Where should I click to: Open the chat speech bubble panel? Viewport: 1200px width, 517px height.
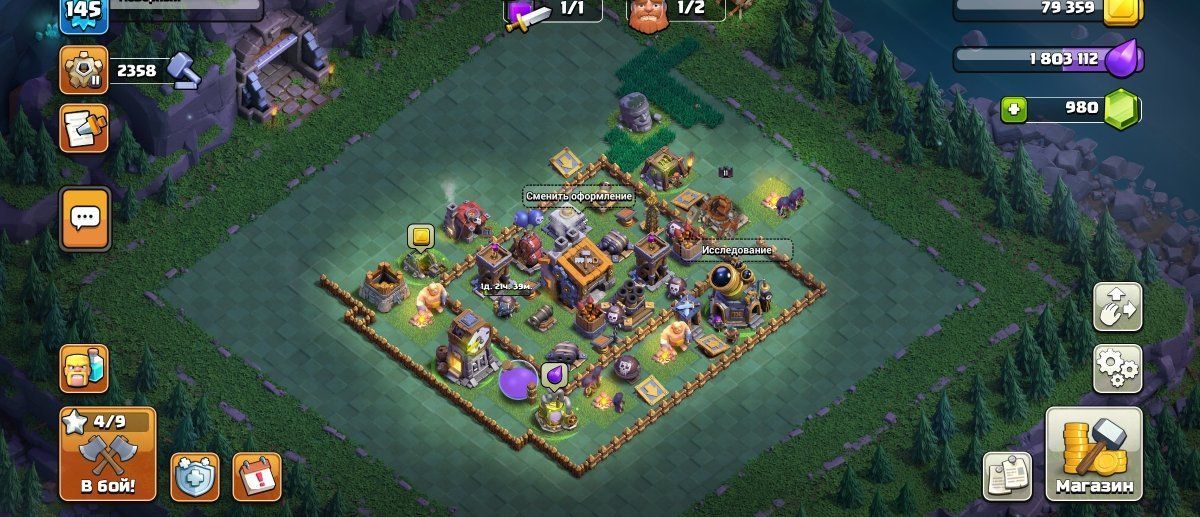[85, 217]
